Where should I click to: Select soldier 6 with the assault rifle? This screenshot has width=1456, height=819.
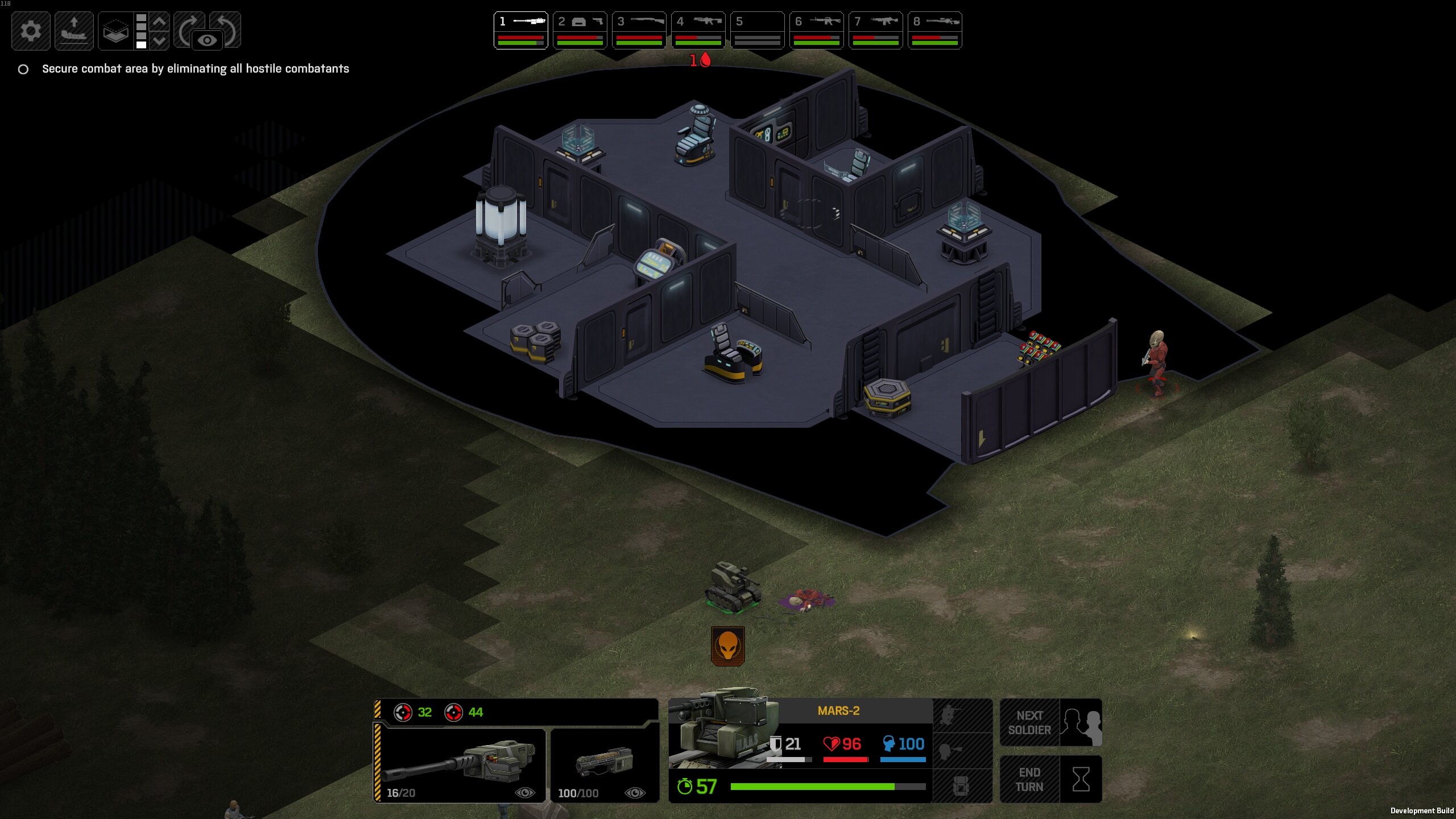[816, 30]
